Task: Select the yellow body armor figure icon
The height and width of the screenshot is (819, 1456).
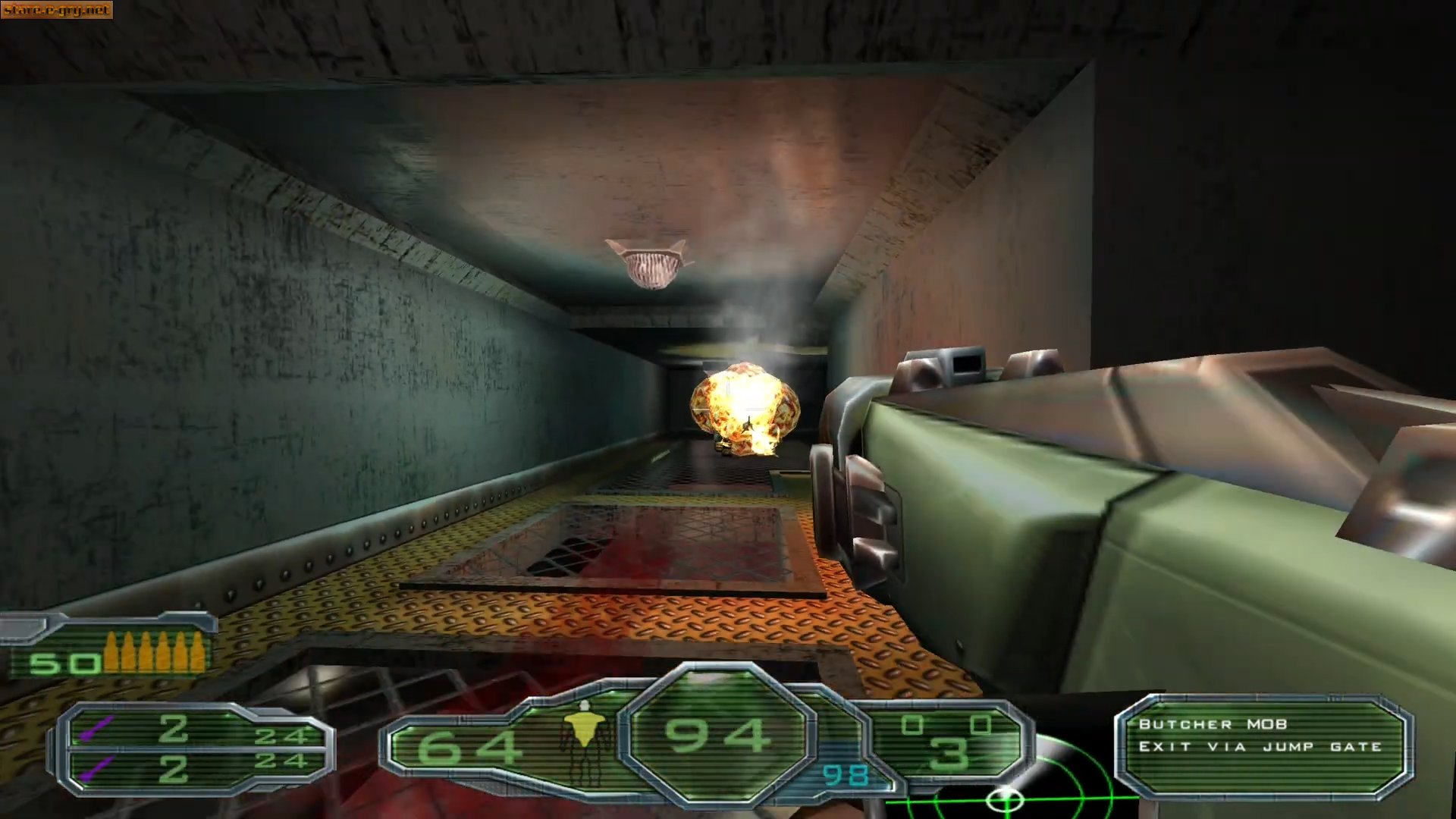Action: [585, 733]
